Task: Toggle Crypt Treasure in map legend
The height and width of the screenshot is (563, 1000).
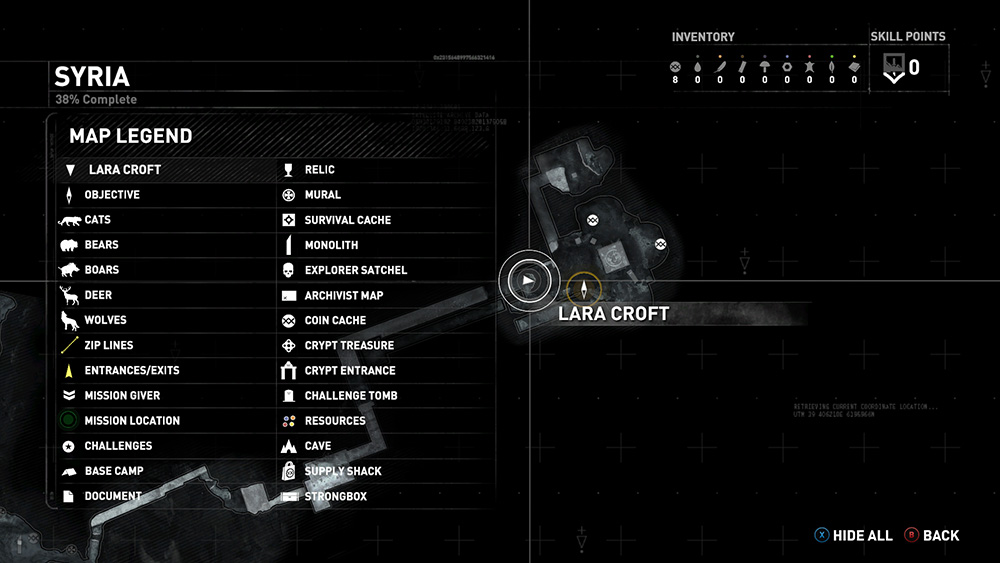Action: click(x=349, y=345)
